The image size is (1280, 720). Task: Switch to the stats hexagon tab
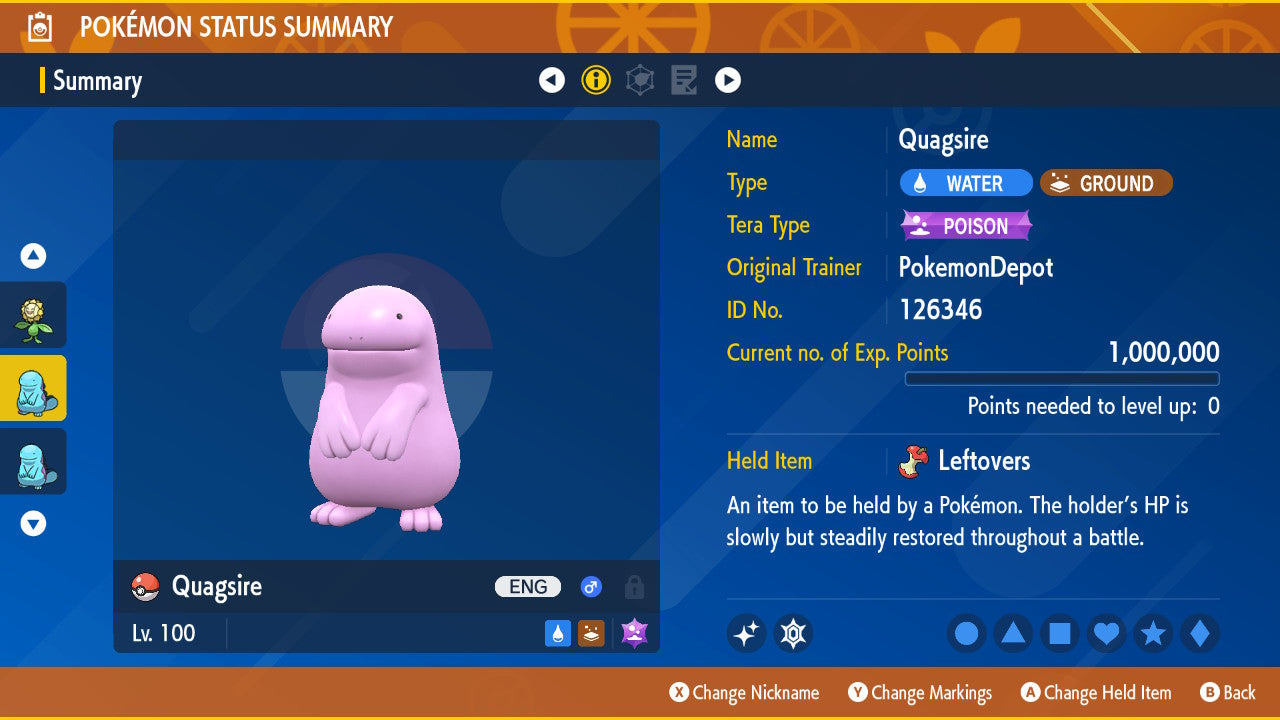pyautogui.click(x=640, y=80)
